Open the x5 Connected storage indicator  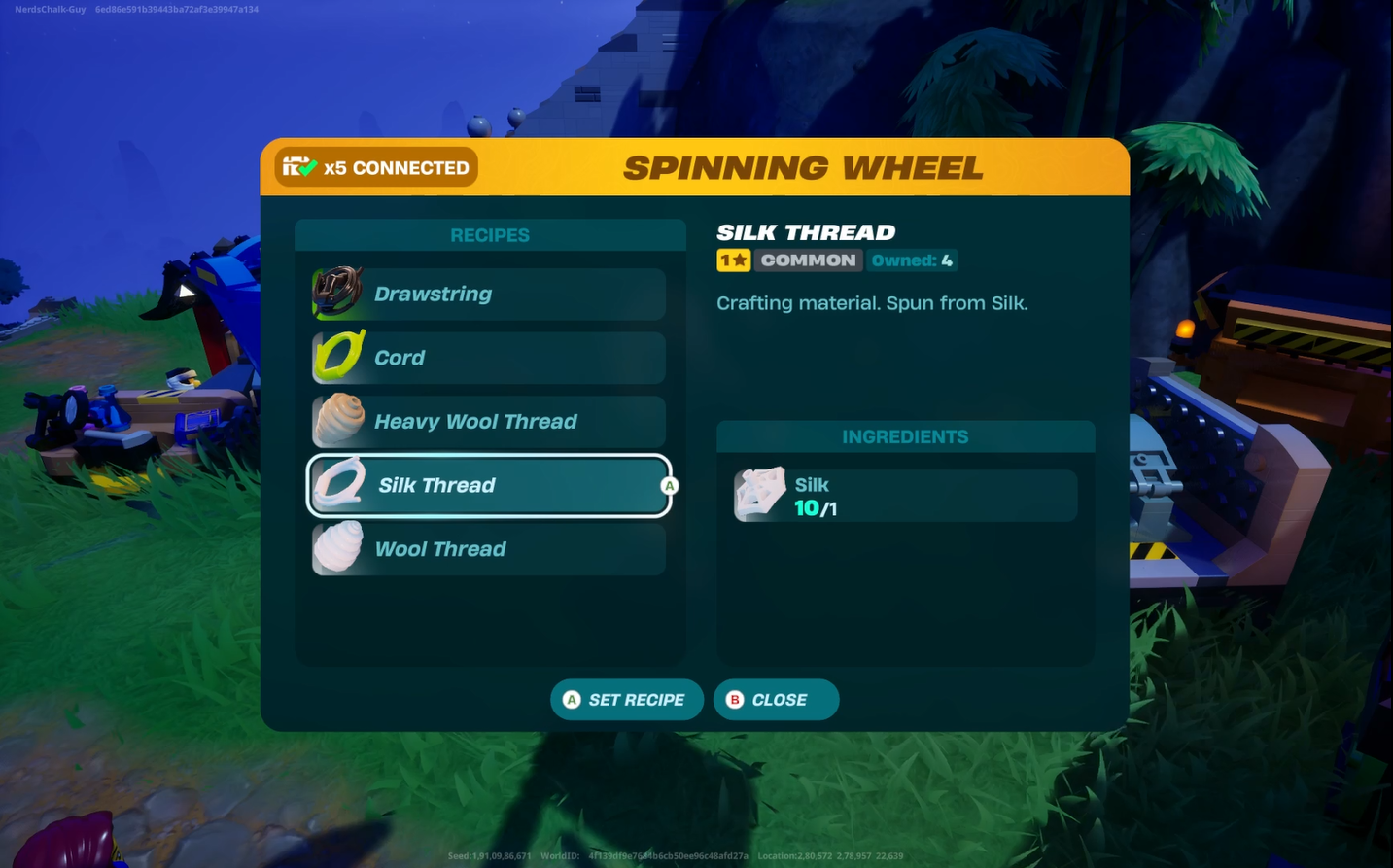tap(376, 167)
